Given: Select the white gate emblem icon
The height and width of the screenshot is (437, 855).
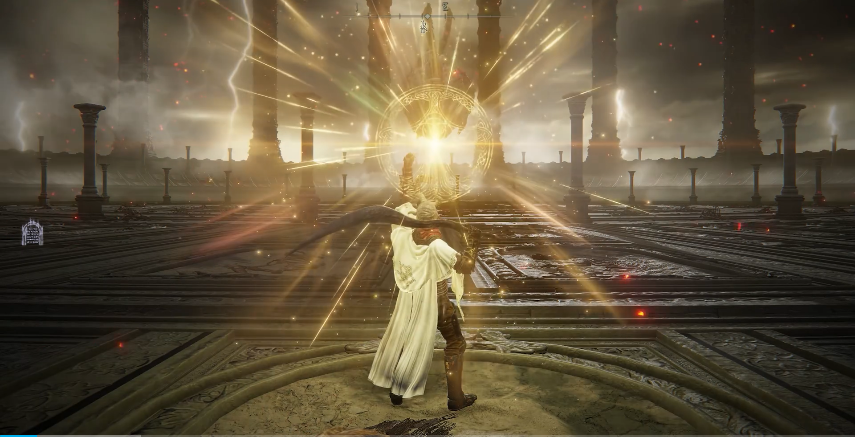Looking at the screenshot, I should (x=32, y=233).
